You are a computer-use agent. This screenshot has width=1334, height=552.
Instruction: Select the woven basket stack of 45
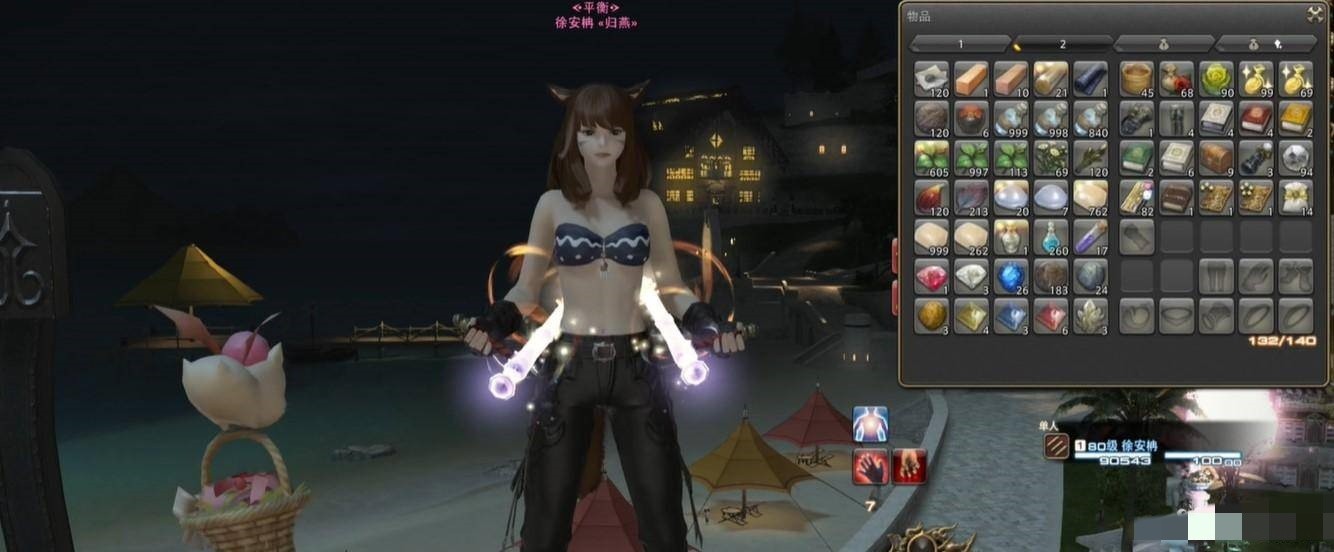click(x=1136, y=78)
